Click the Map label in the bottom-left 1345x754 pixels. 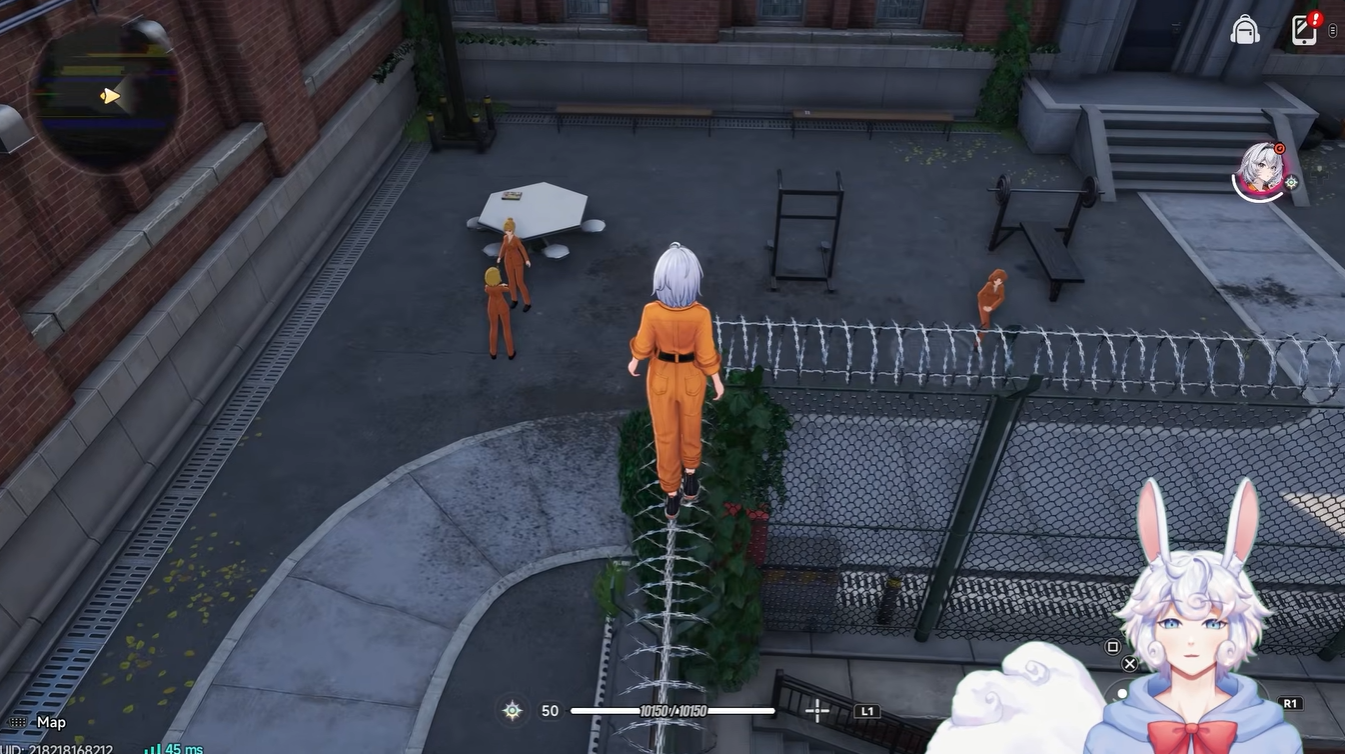pyautogui.click(x=50, y=722)
